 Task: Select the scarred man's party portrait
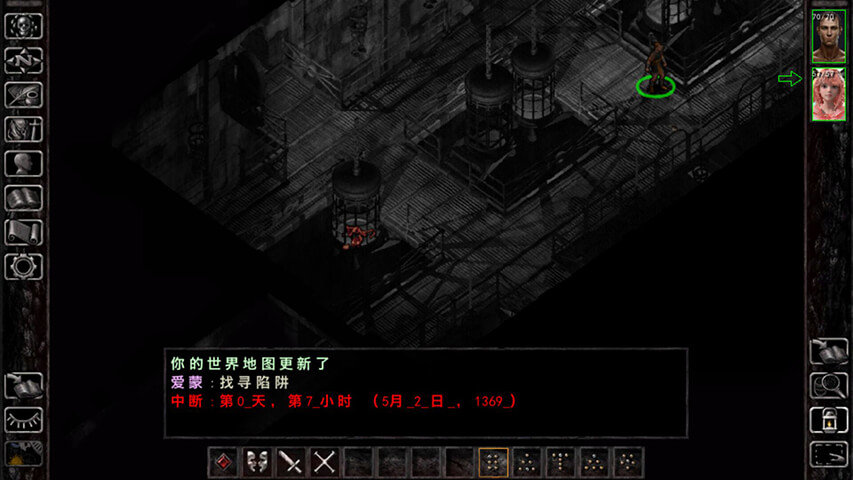click(828, 36)
